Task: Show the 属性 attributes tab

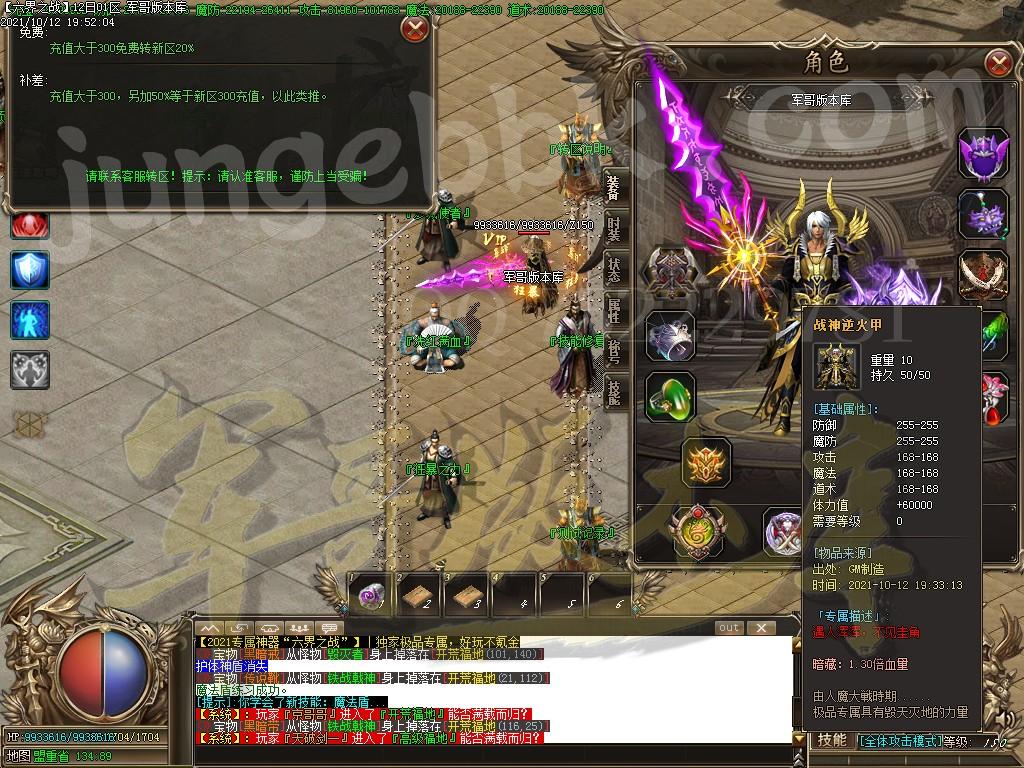Action: point(614,311)
